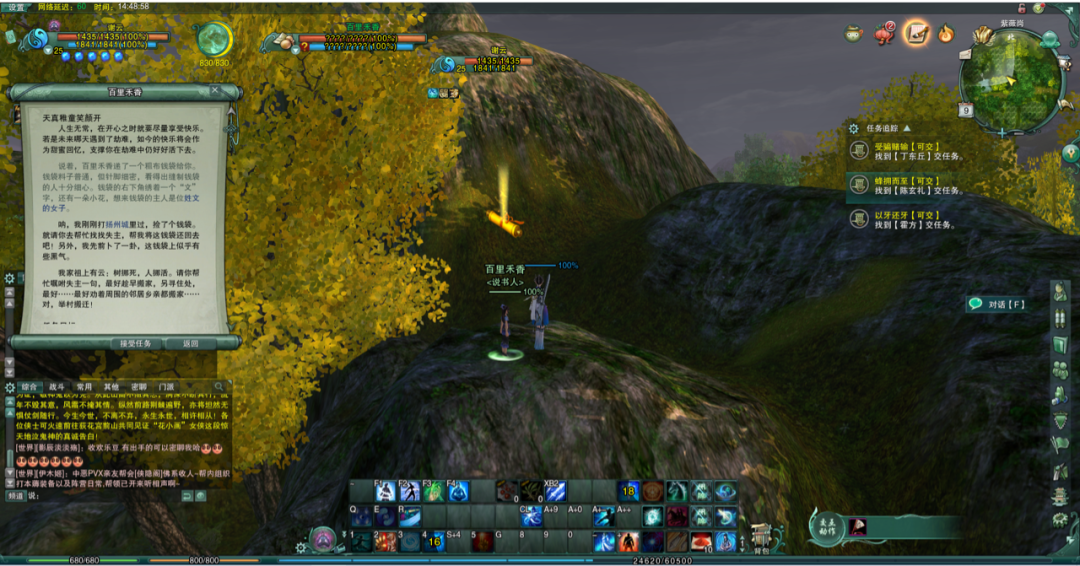Open the glowing scroll-and-brush icon

[915, 33]
